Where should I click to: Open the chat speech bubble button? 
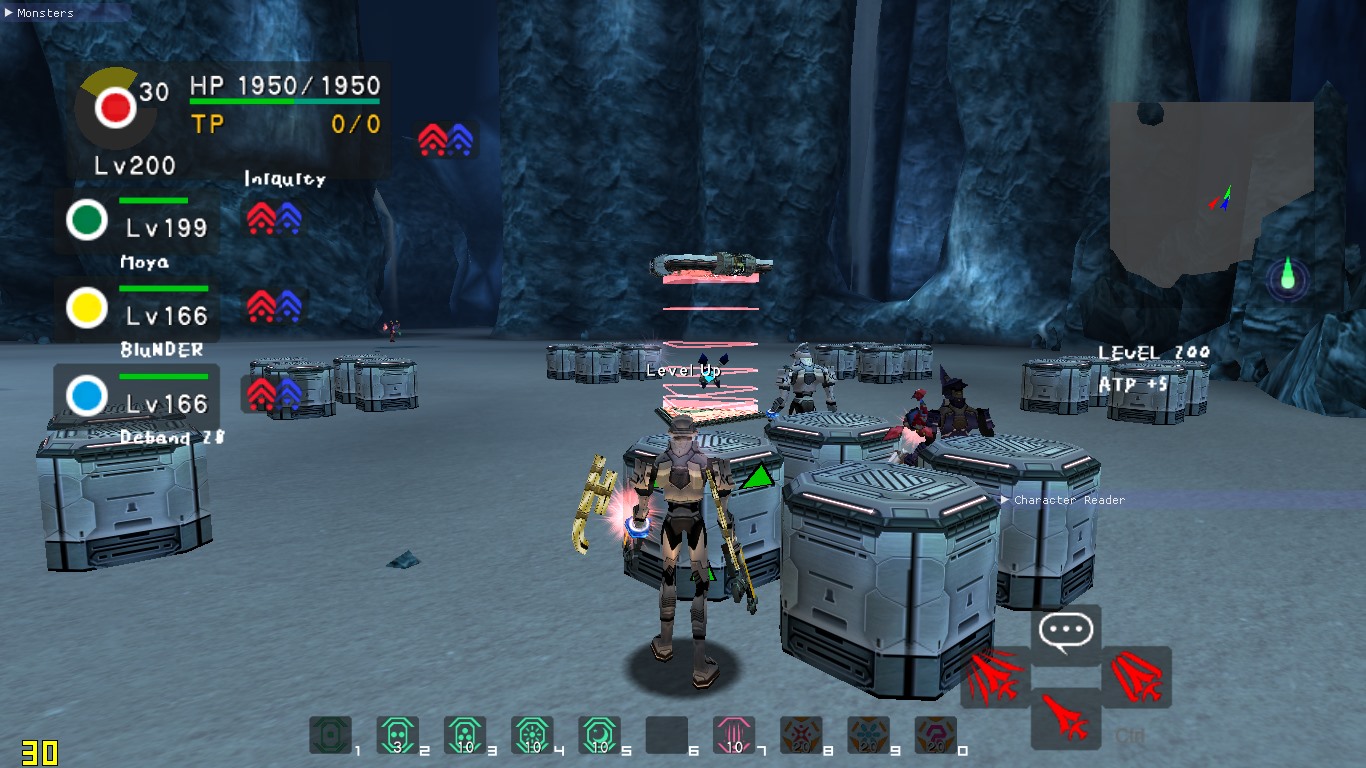point(1066,632)
